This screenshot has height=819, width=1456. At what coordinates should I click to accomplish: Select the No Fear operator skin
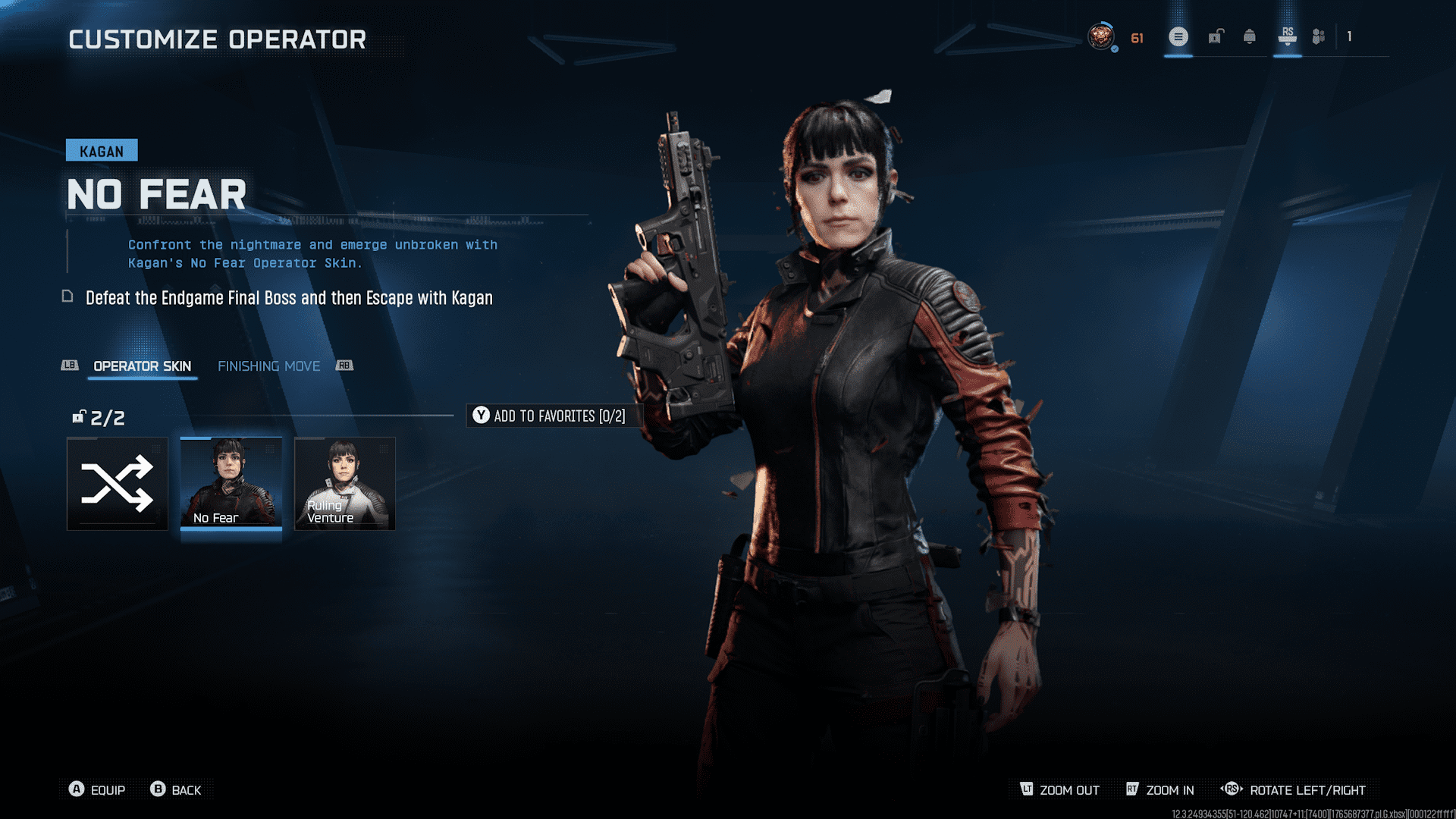(x=231, y=483)
